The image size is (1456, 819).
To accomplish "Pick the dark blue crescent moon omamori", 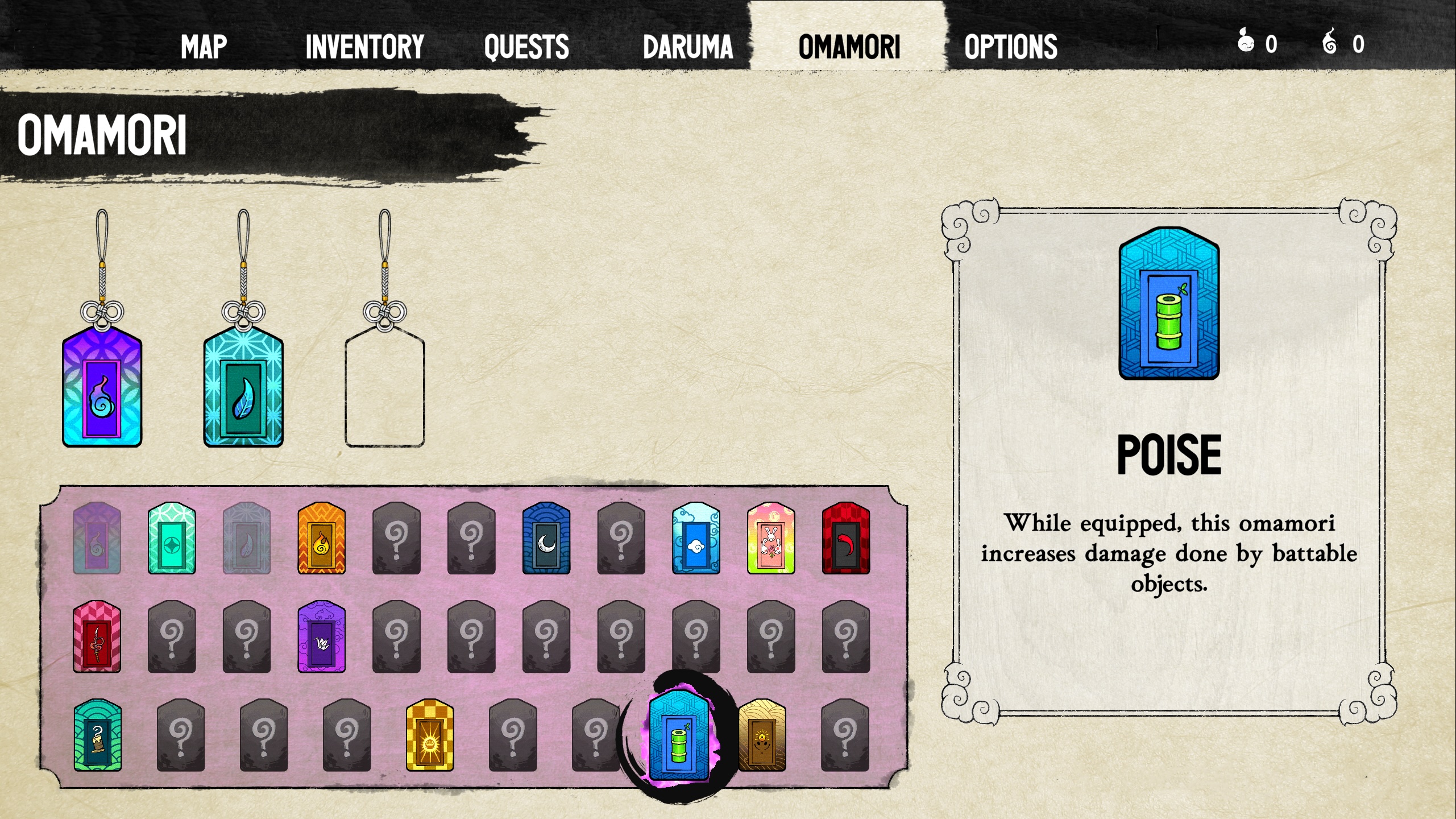I will click(546, 538).
